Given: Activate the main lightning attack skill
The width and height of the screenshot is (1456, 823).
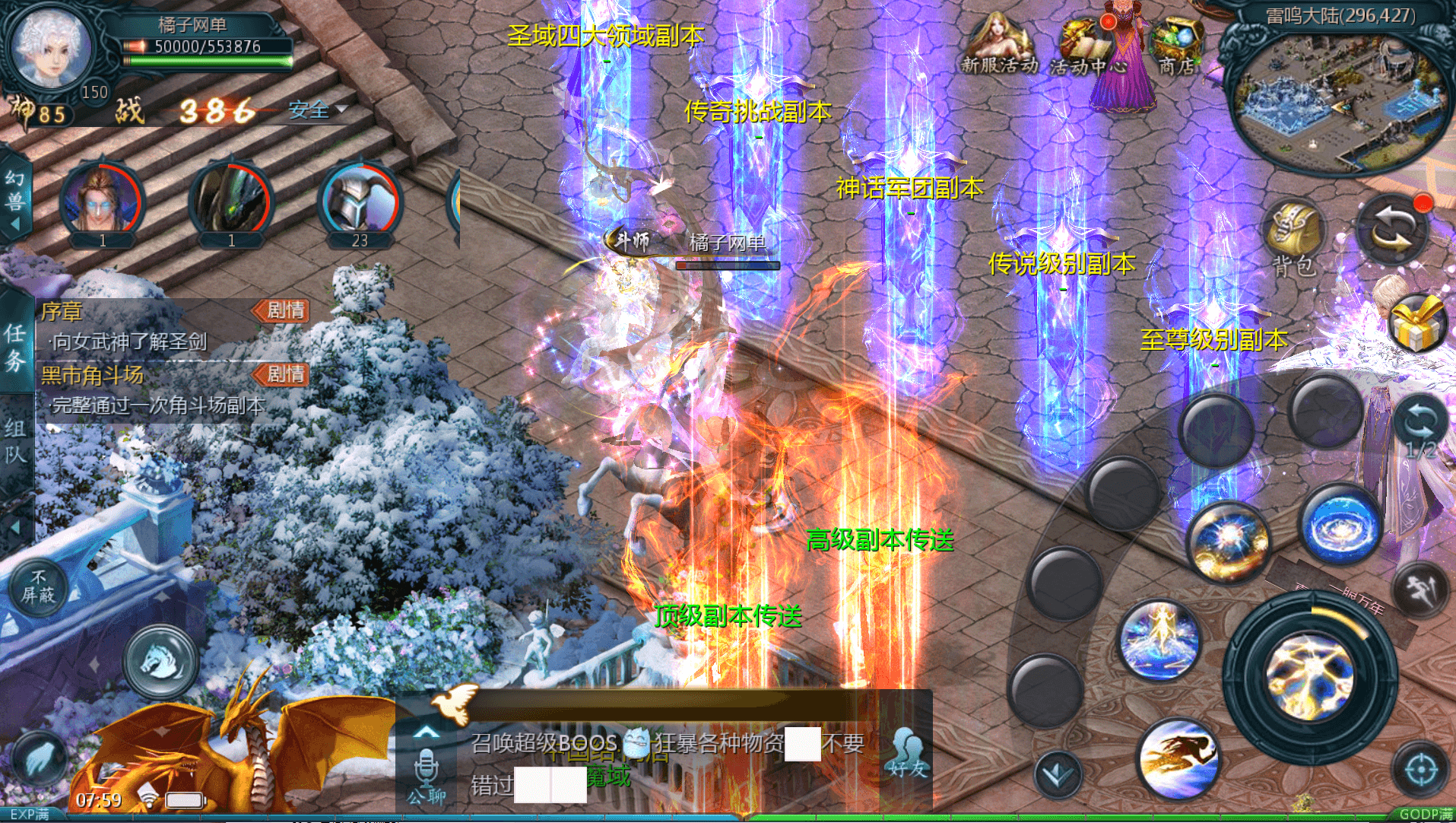Looking at the screenshot, I should (x=1309, y=677).
